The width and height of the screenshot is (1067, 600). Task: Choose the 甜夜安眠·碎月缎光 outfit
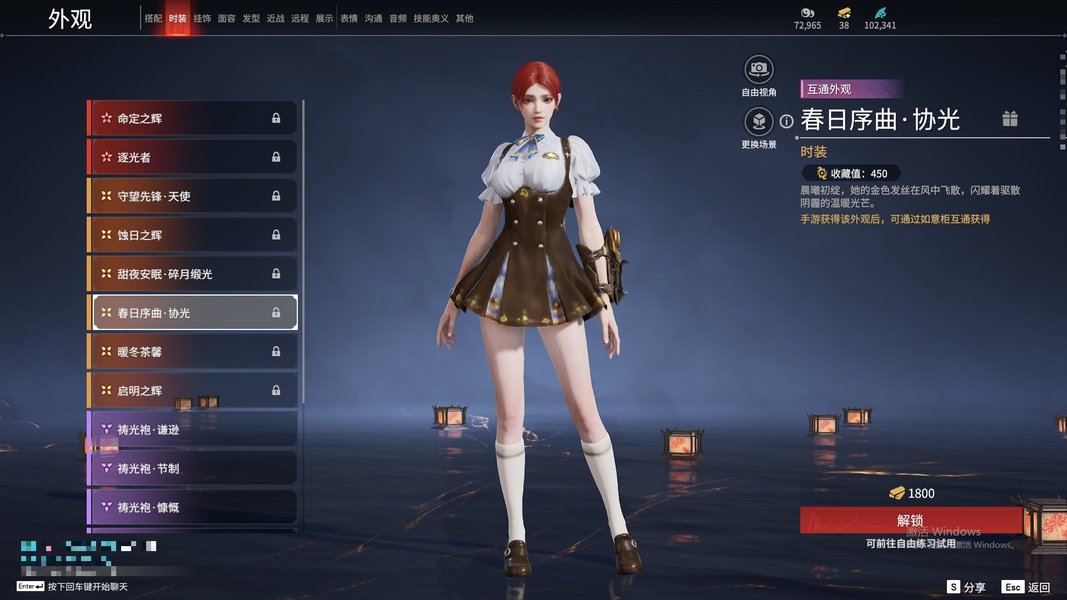(192, 274)
